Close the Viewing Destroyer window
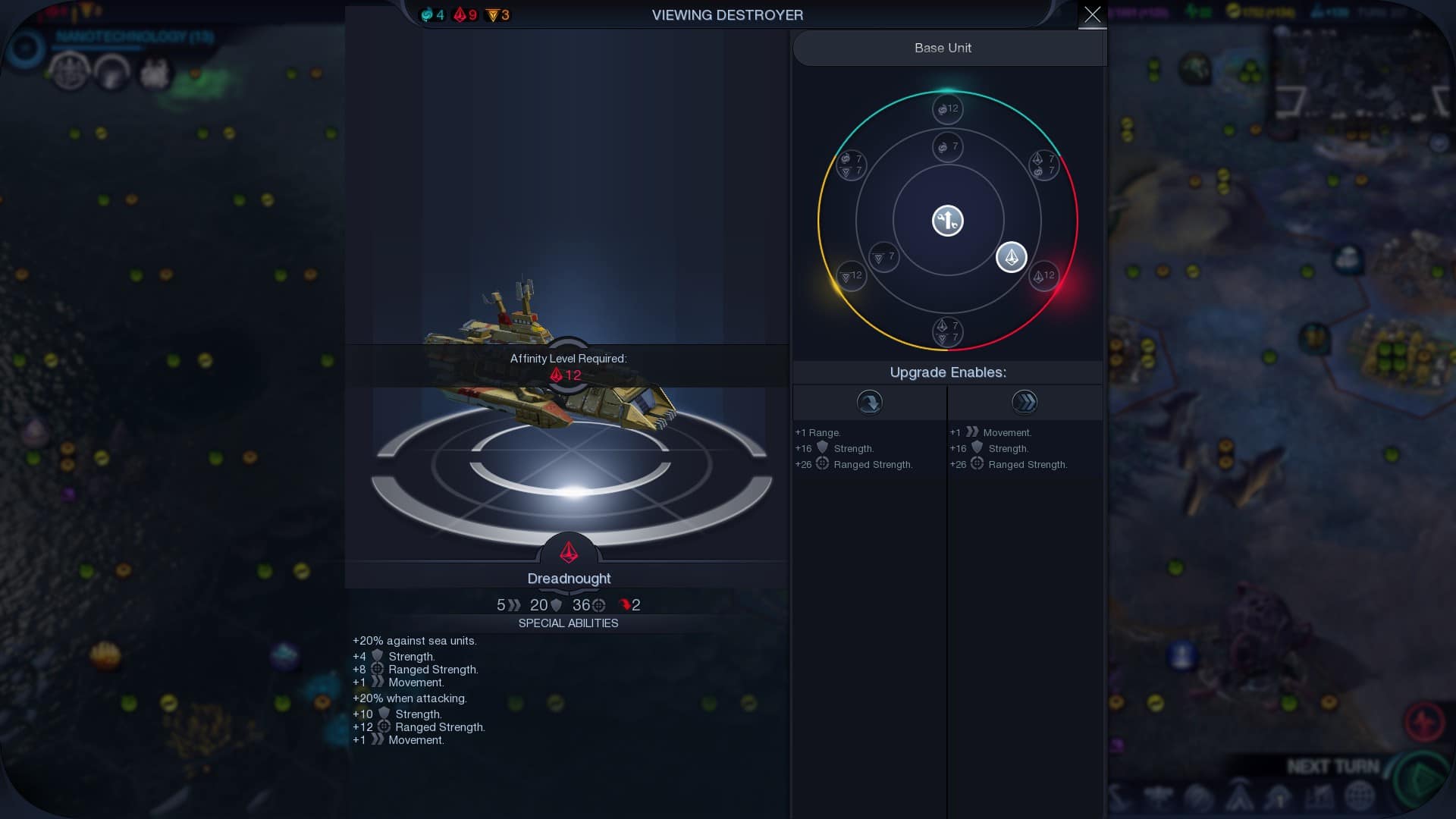 (1092, 14)
